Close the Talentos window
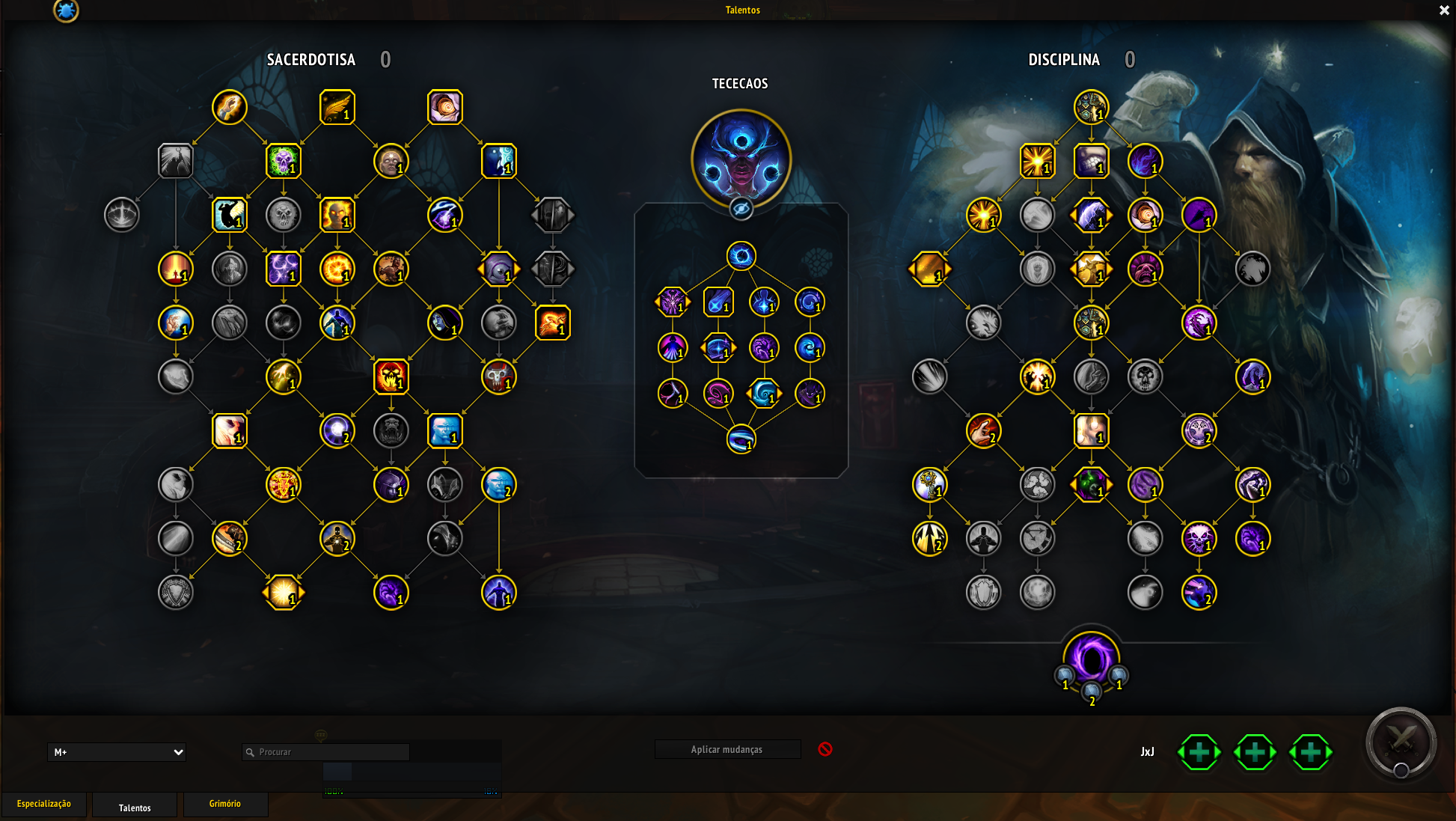This screenshot has height=821, width=1456. pos(1444,10)
